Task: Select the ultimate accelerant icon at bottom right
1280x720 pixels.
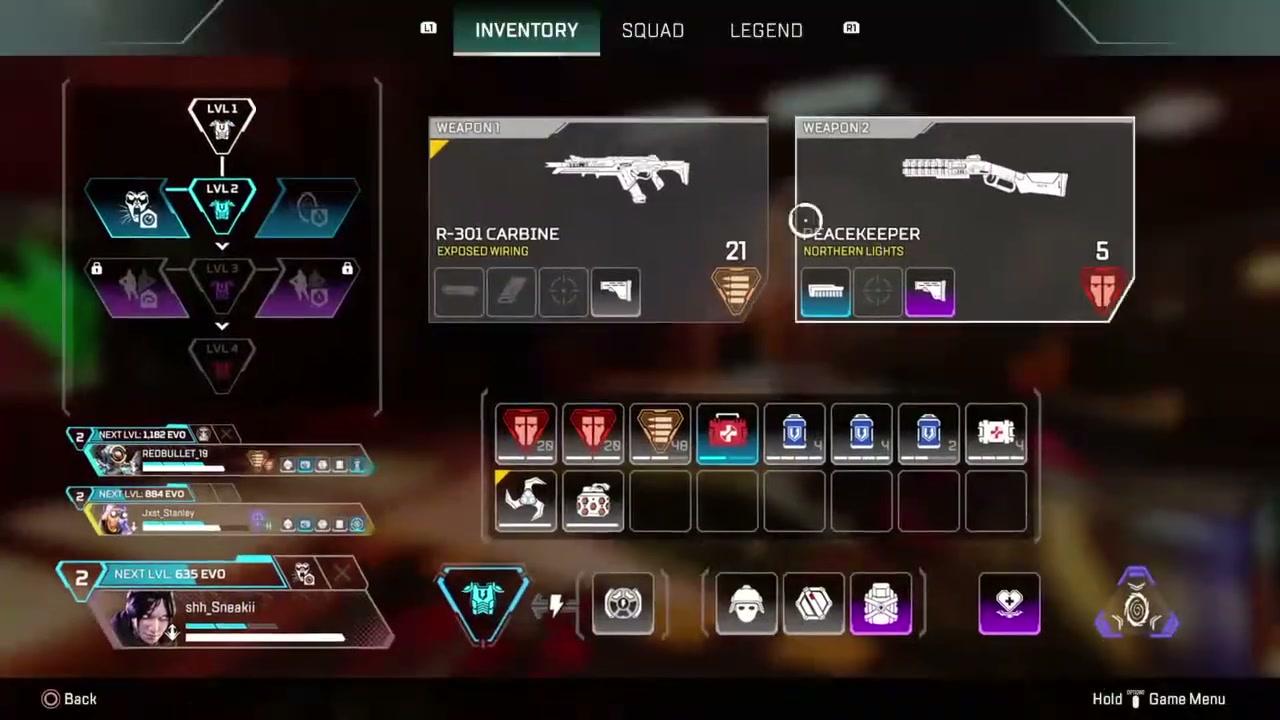Action: point(1137,605)
